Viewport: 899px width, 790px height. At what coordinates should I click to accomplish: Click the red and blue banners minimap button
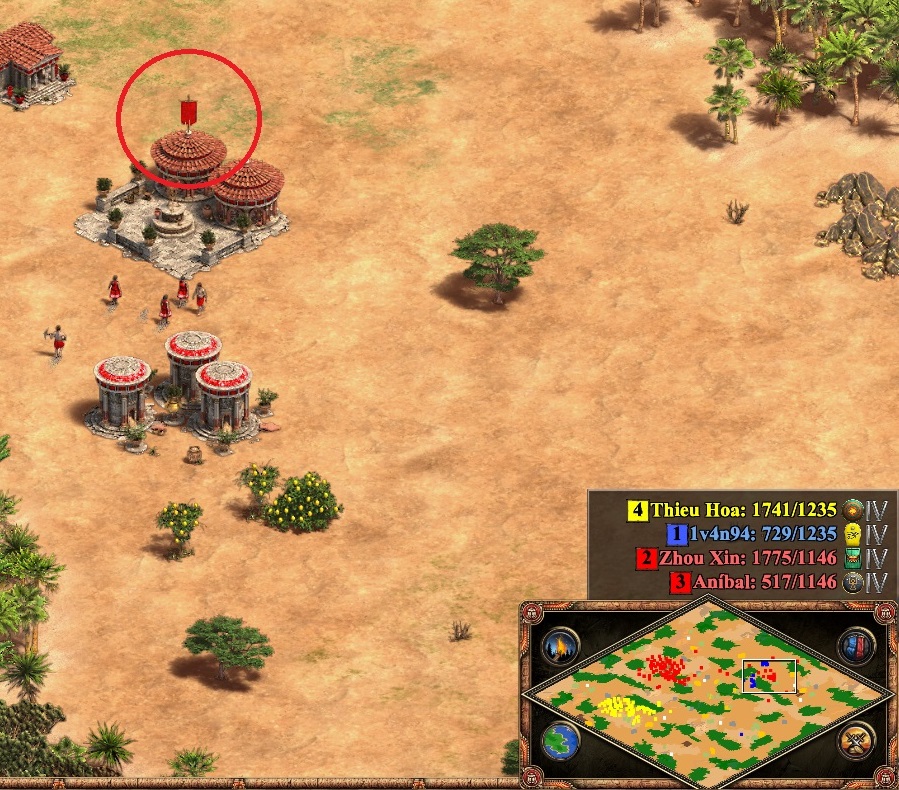pos(857,645)
